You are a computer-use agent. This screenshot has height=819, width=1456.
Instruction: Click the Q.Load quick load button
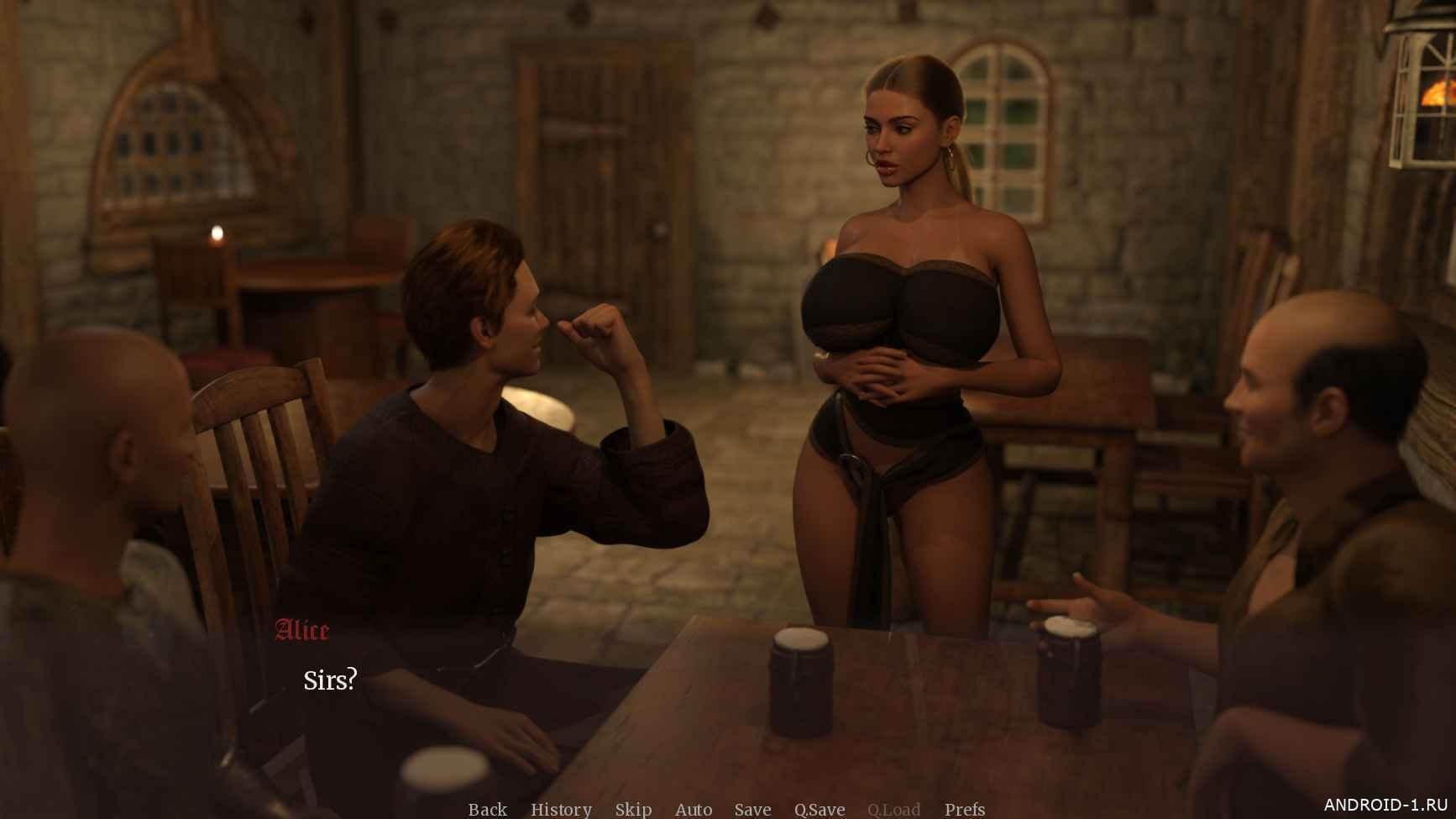pos(893,809)
